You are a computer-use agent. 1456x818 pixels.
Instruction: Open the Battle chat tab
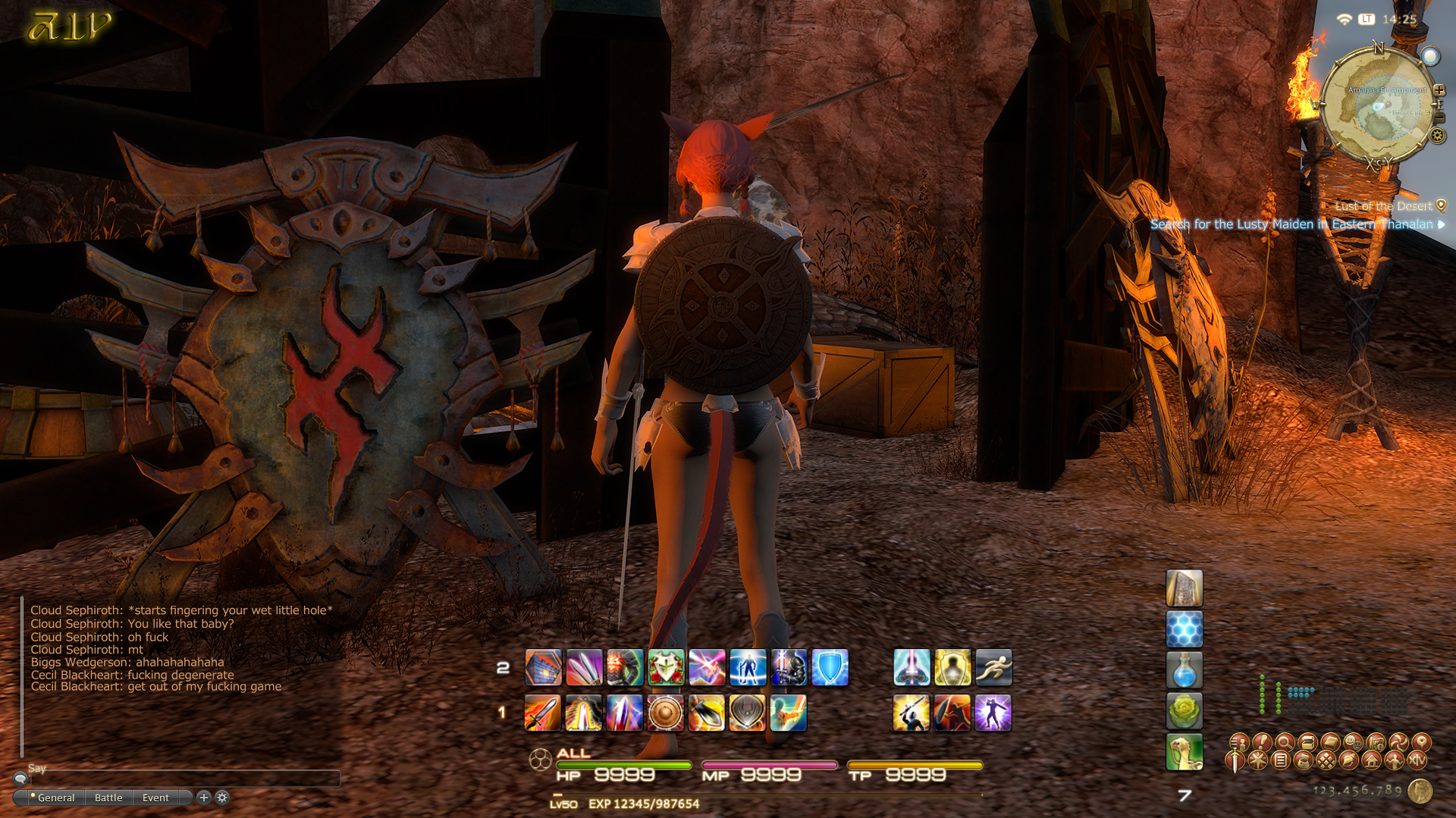click(x=108, y=798)
